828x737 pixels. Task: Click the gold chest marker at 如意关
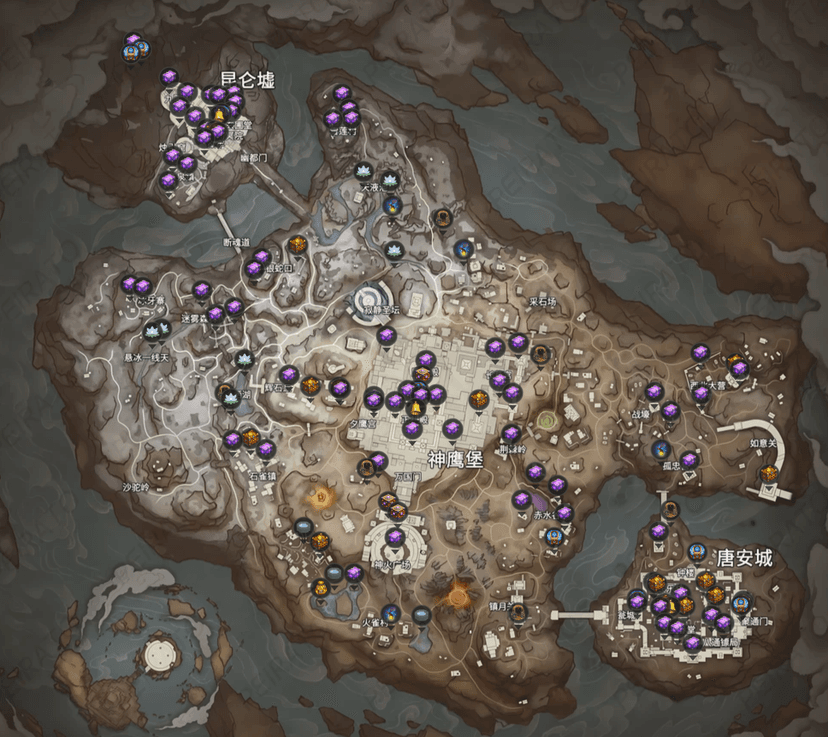pos(768,473)
